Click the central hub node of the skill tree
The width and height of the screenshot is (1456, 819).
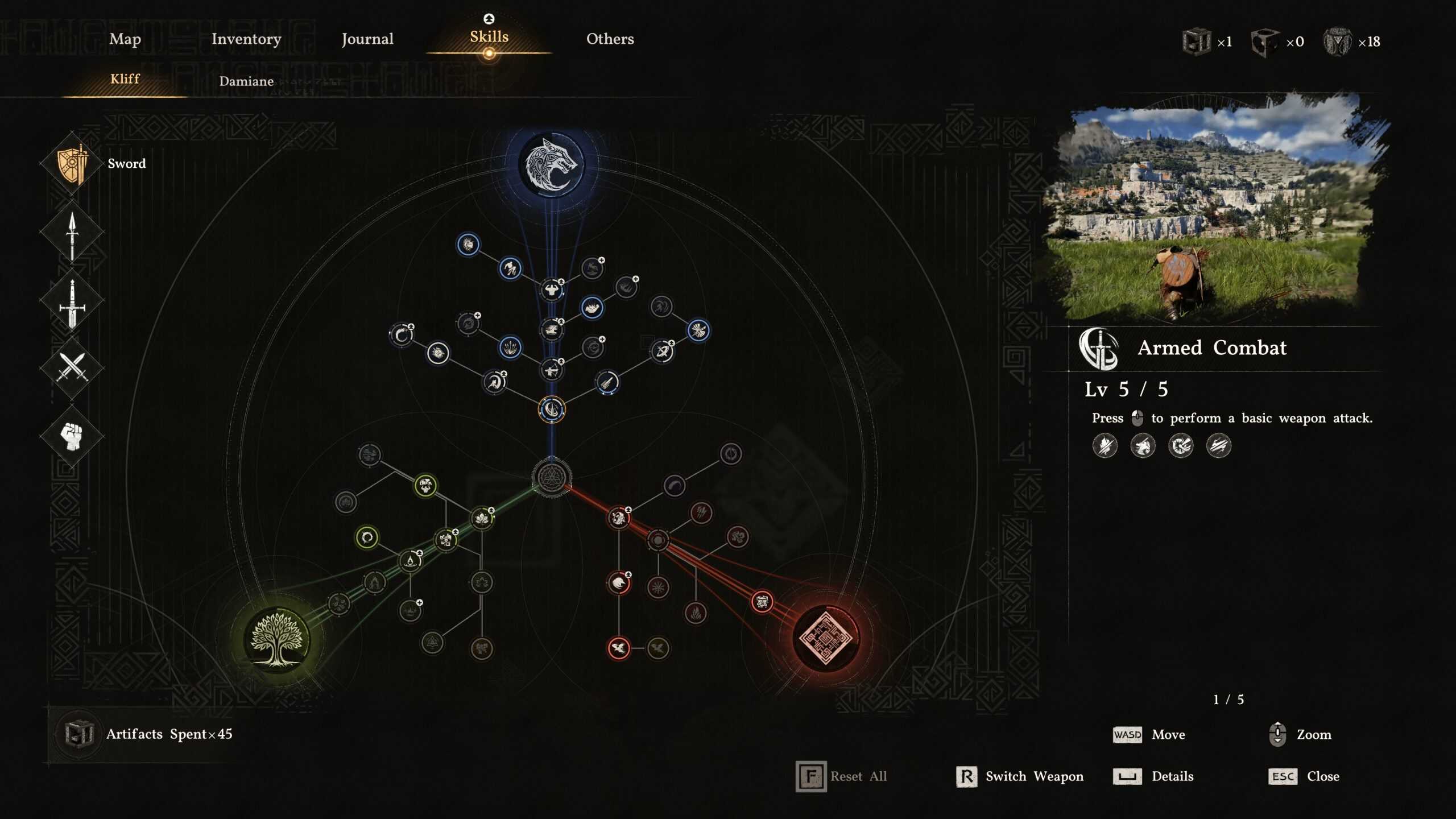click(551, 477)
